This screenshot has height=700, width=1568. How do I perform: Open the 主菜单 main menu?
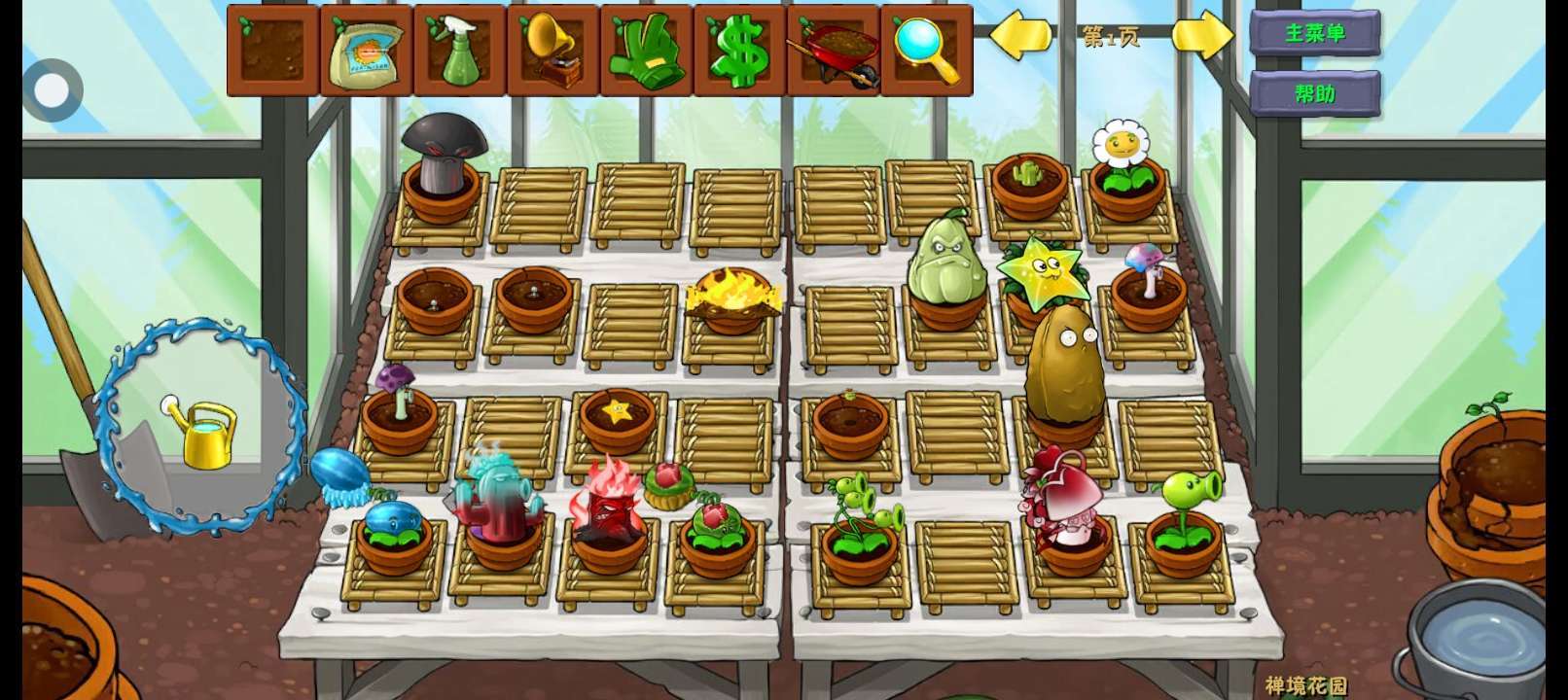1314,33
